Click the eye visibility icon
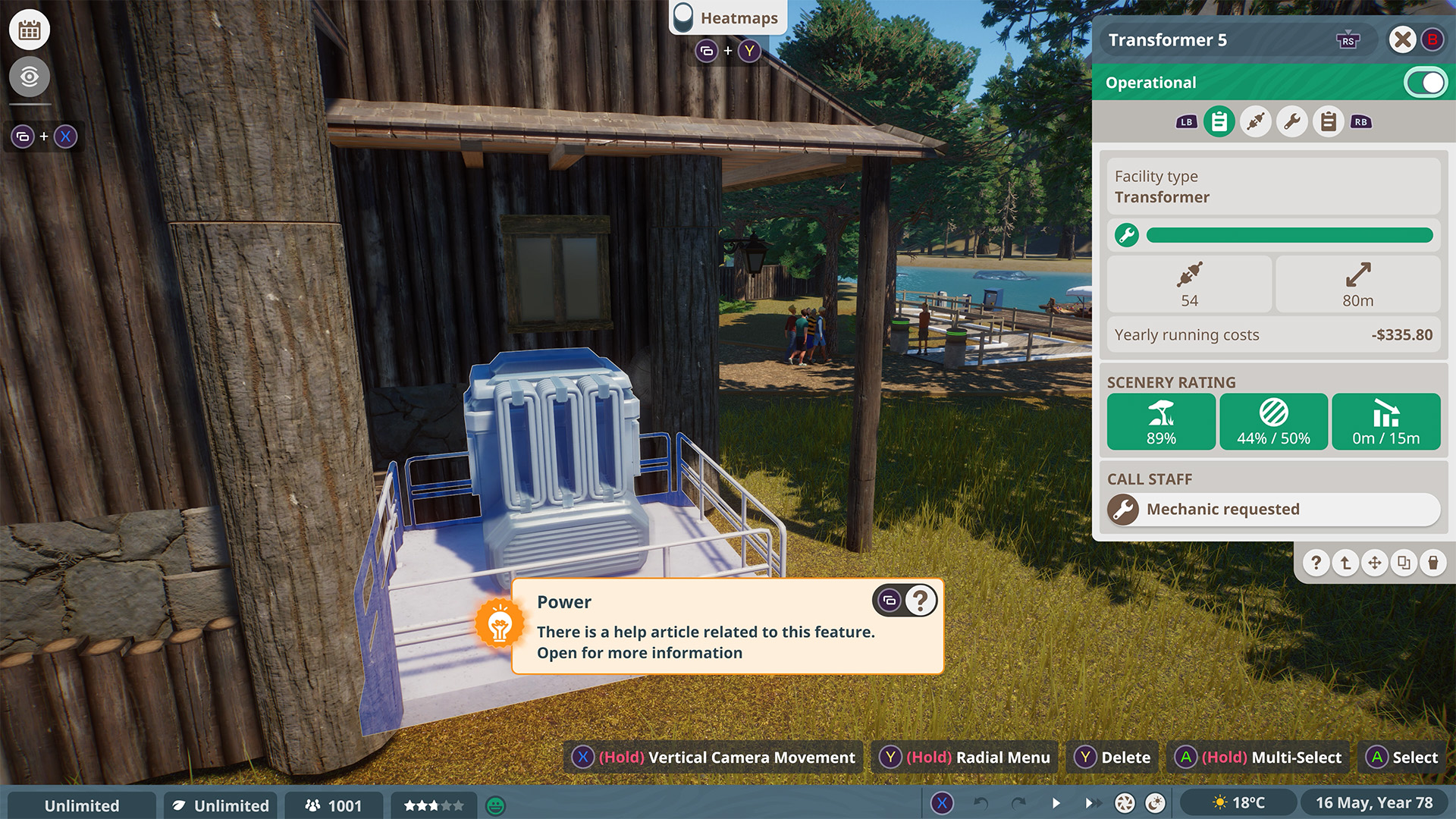Screen dimensions: 1456x819 (x=30, y=77)
